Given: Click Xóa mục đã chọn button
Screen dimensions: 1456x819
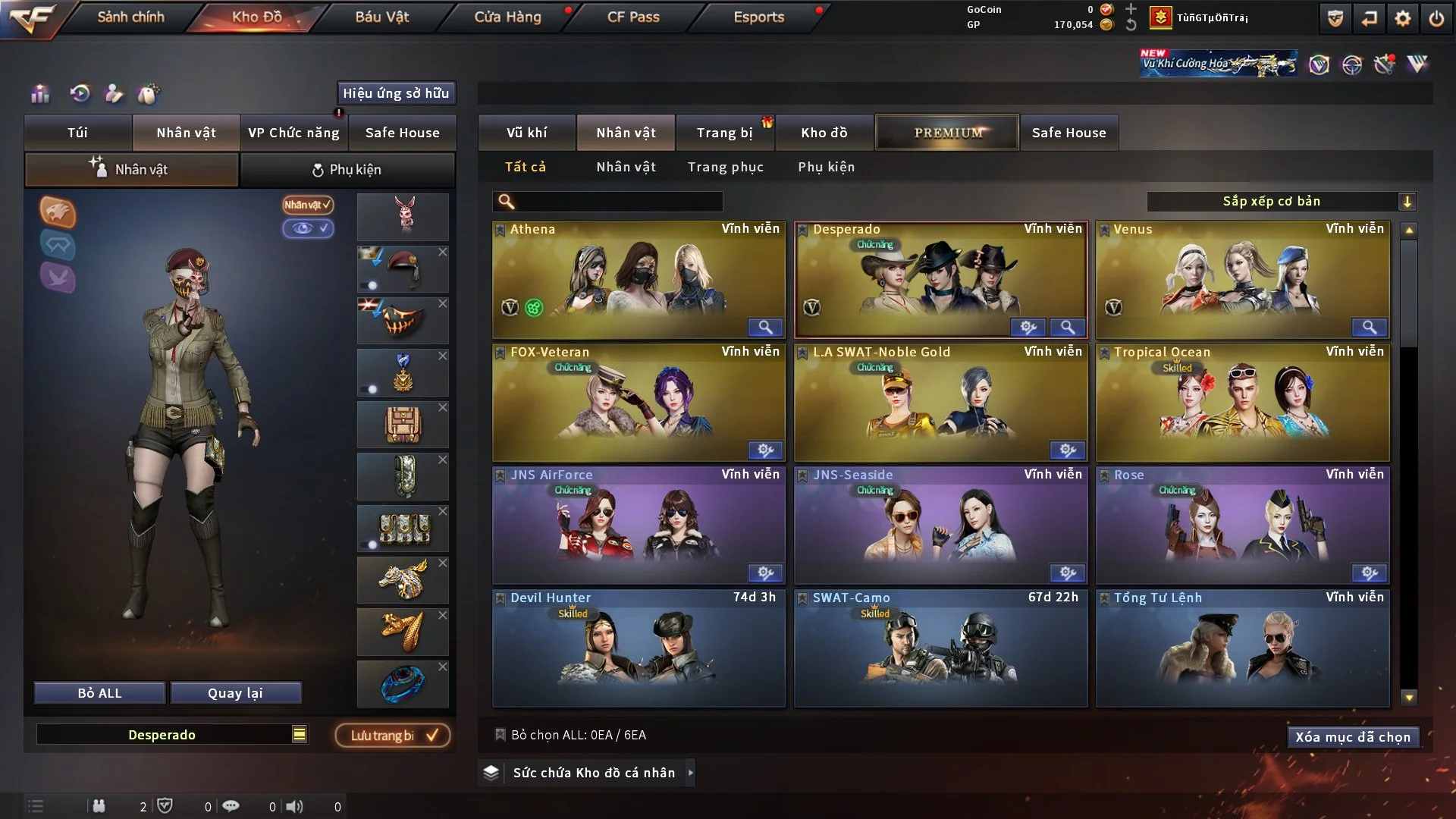Looking at the screenshot, I should pos(1353,737).
